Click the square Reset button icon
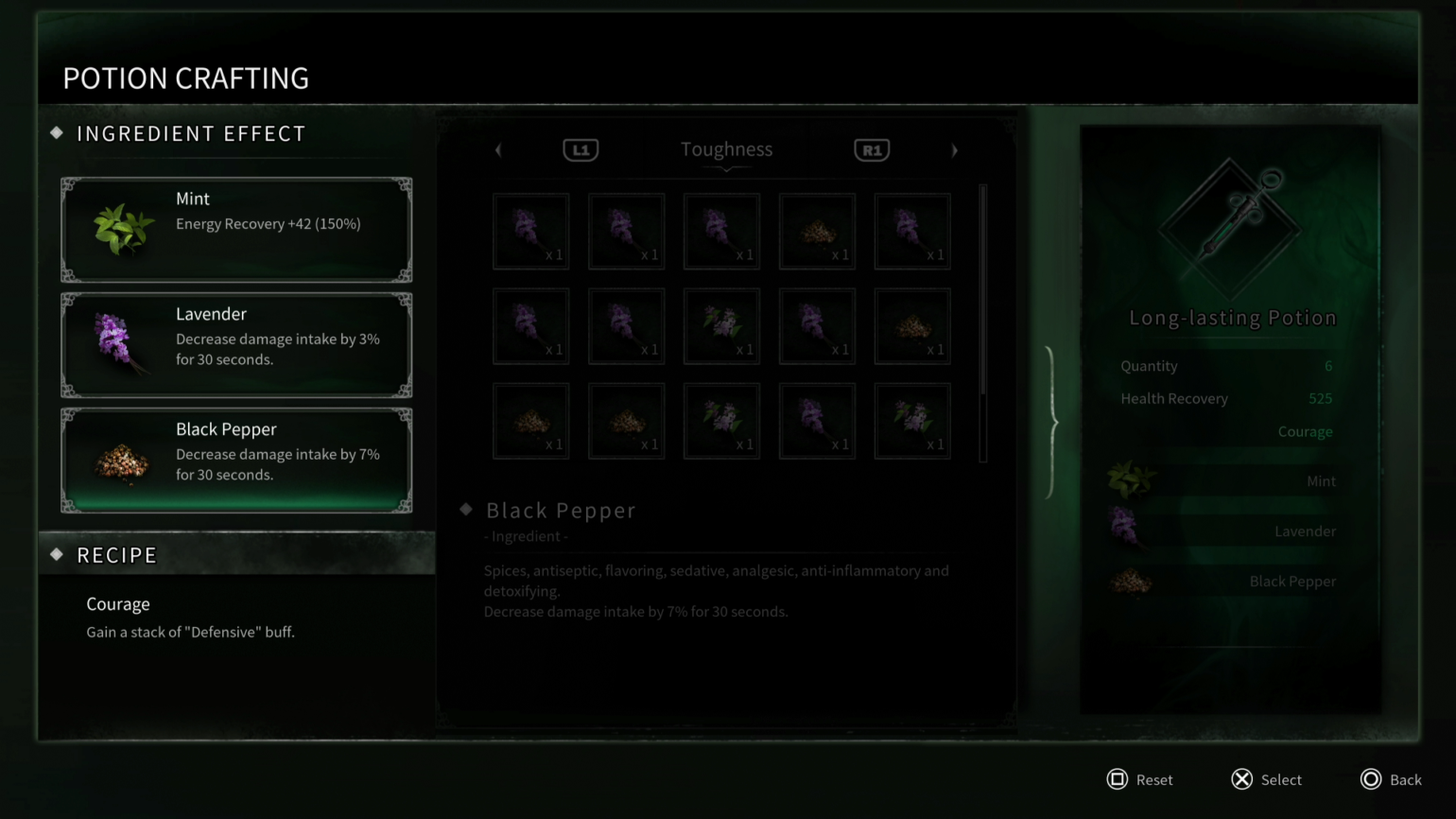 pos(1118,779)
